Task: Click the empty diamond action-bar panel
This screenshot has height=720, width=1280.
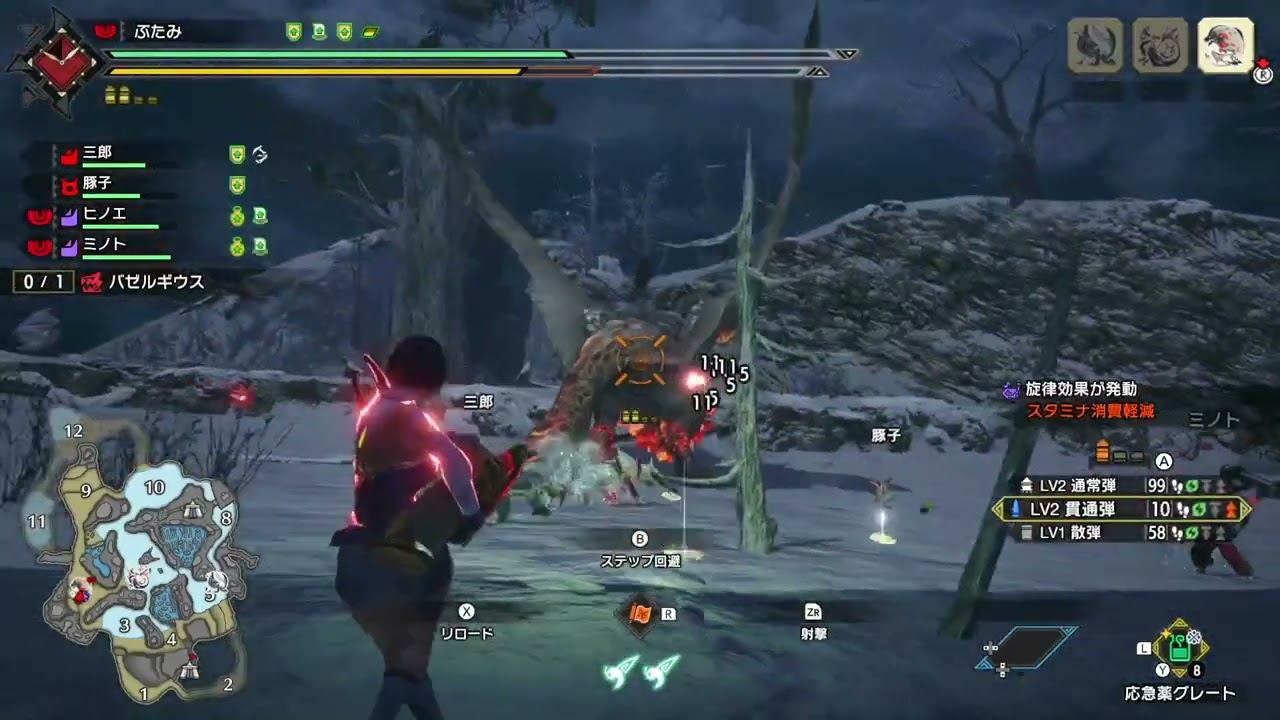Action: pyautogui.click(x=1030, y=647)
